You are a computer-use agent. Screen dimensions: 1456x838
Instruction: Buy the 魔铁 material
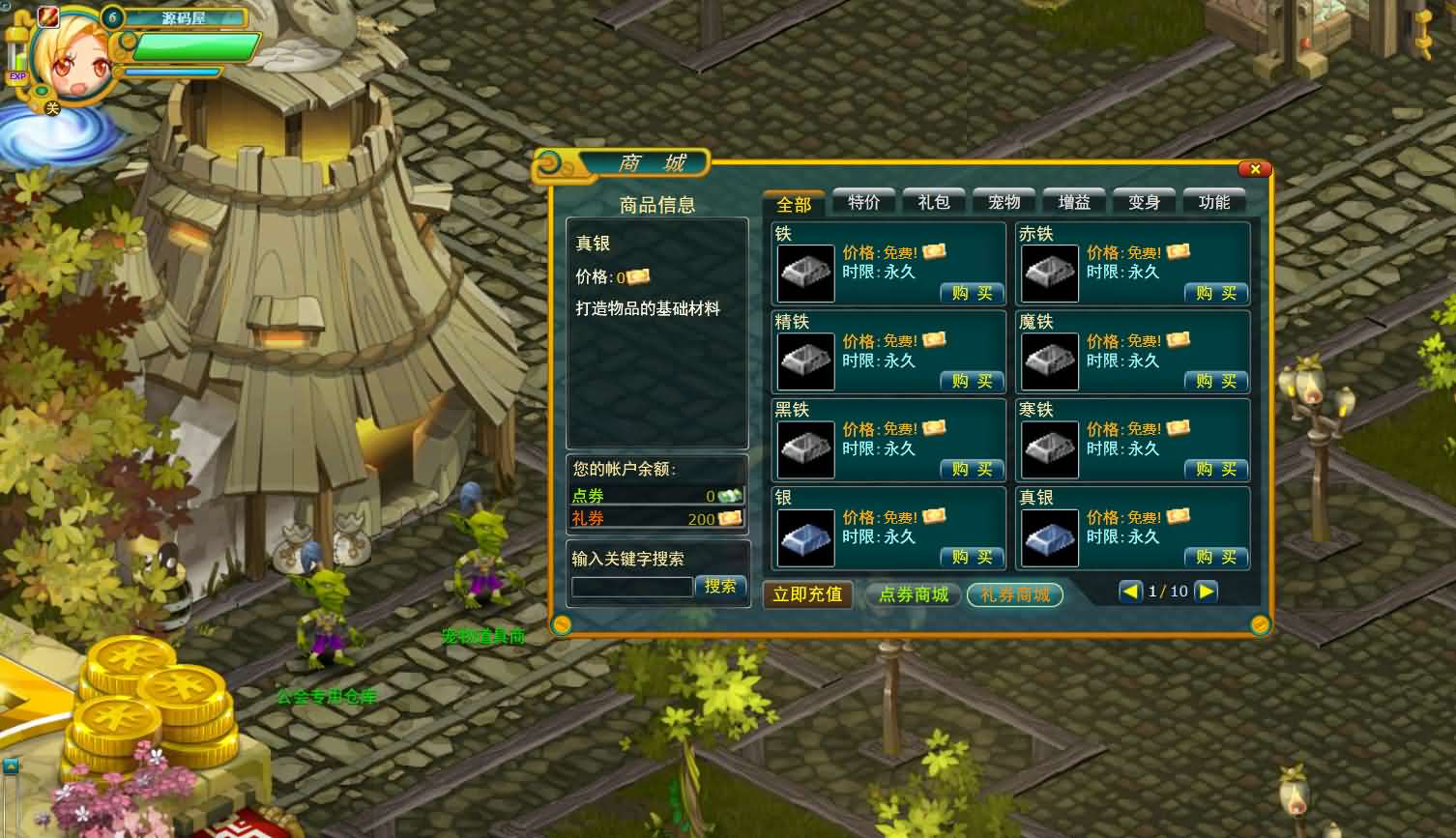(1216, 381)
